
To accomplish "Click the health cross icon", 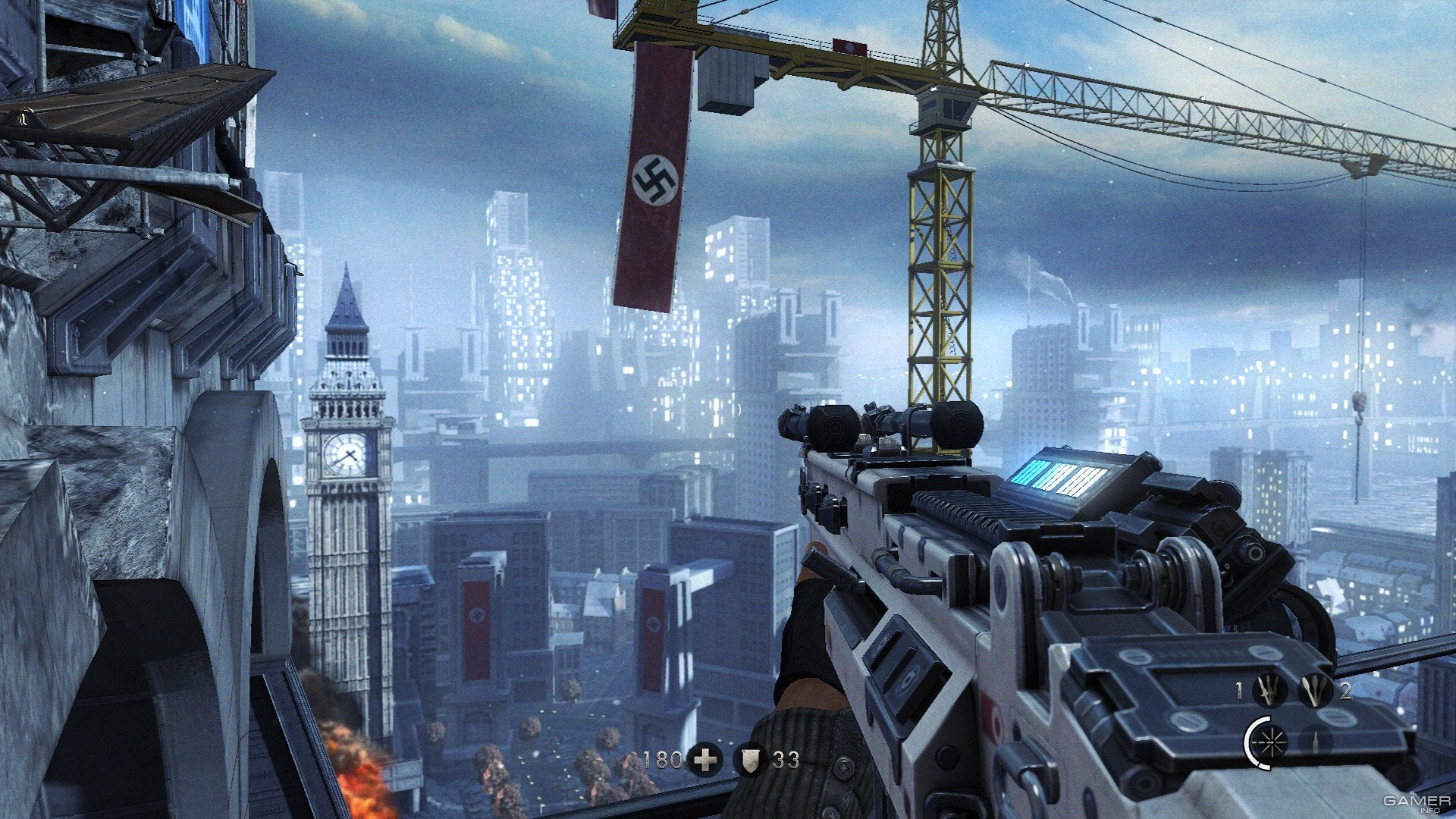I will coord(704,760).
